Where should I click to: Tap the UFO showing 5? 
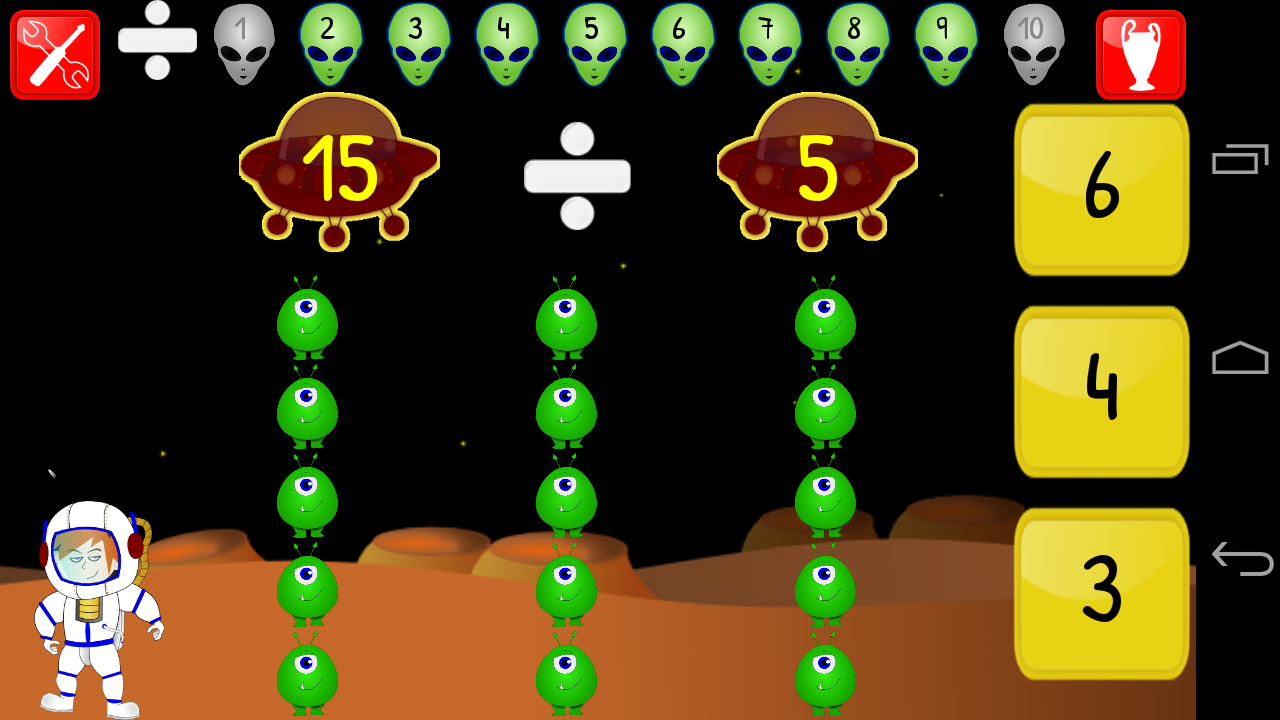(x=816, y=165)
